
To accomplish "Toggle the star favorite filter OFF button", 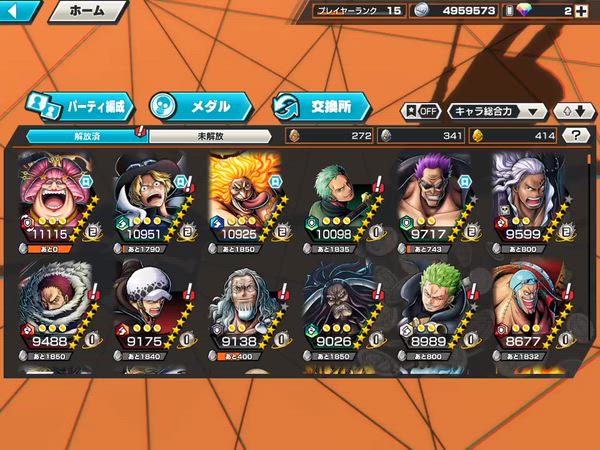I will tap(421, 111).
